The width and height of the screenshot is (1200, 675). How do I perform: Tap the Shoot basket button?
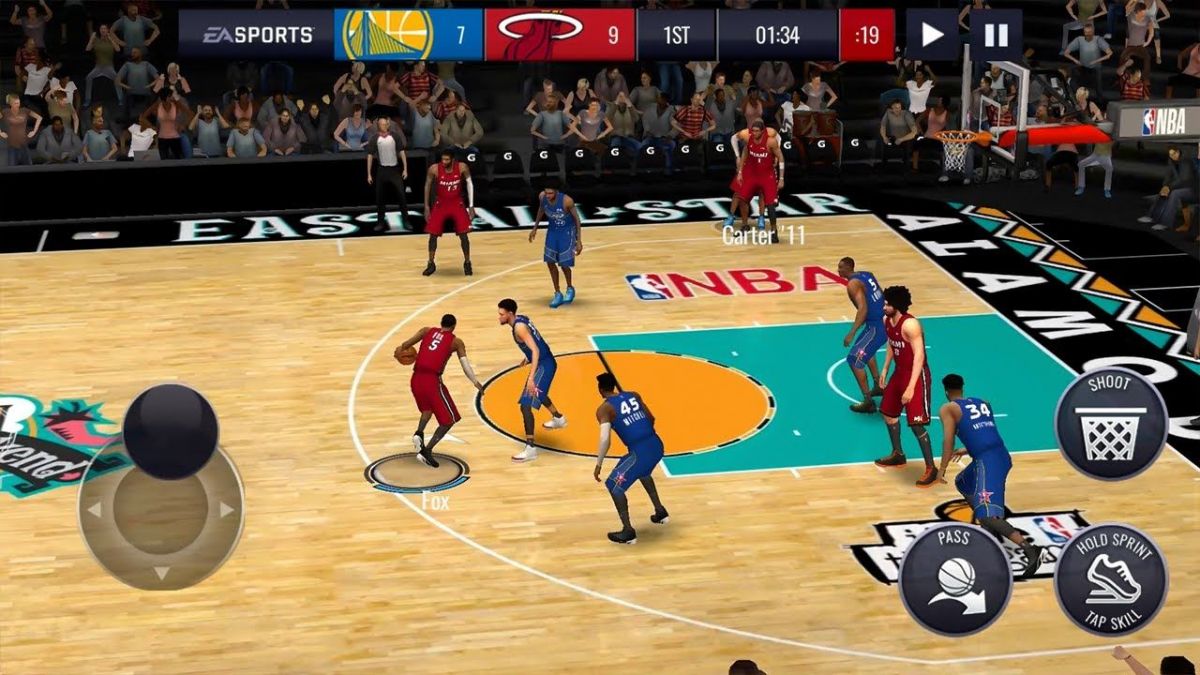click(x=1111, y=424)
